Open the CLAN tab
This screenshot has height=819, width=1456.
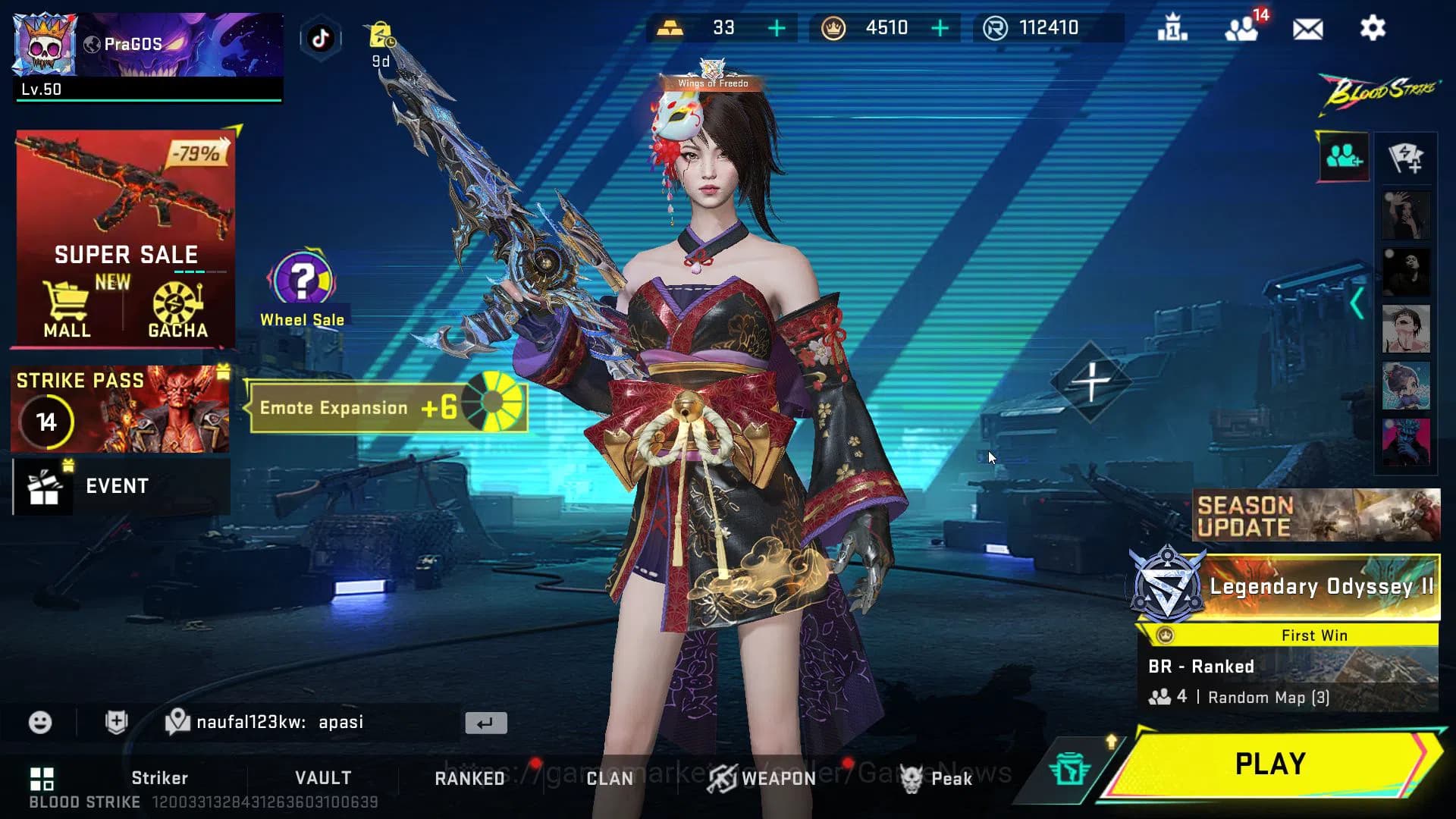point(610,778)
